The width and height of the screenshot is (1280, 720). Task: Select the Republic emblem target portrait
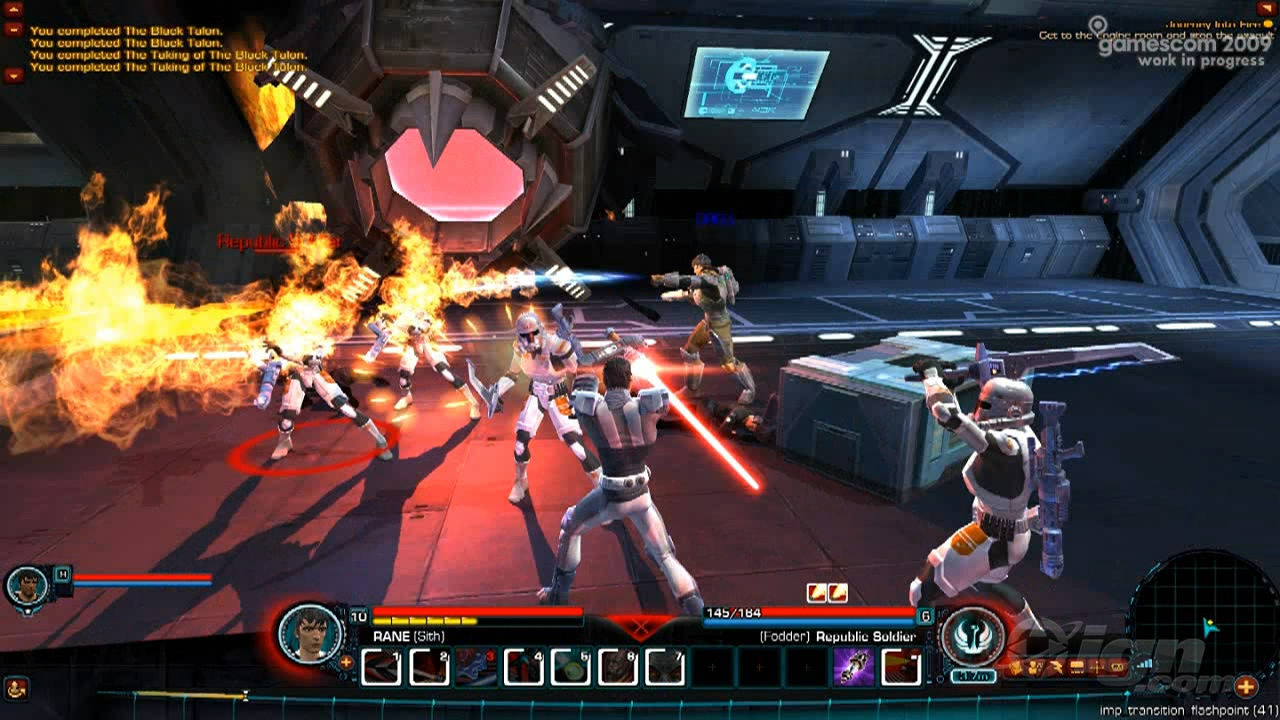pos(972,634)
